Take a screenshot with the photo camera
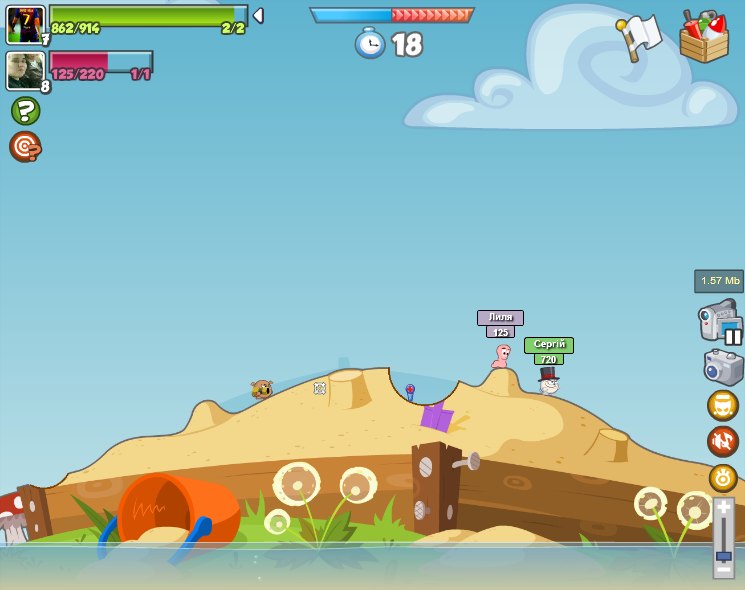Screen dimensions: 745x590 pyautogui.click(x=723, y=366)
